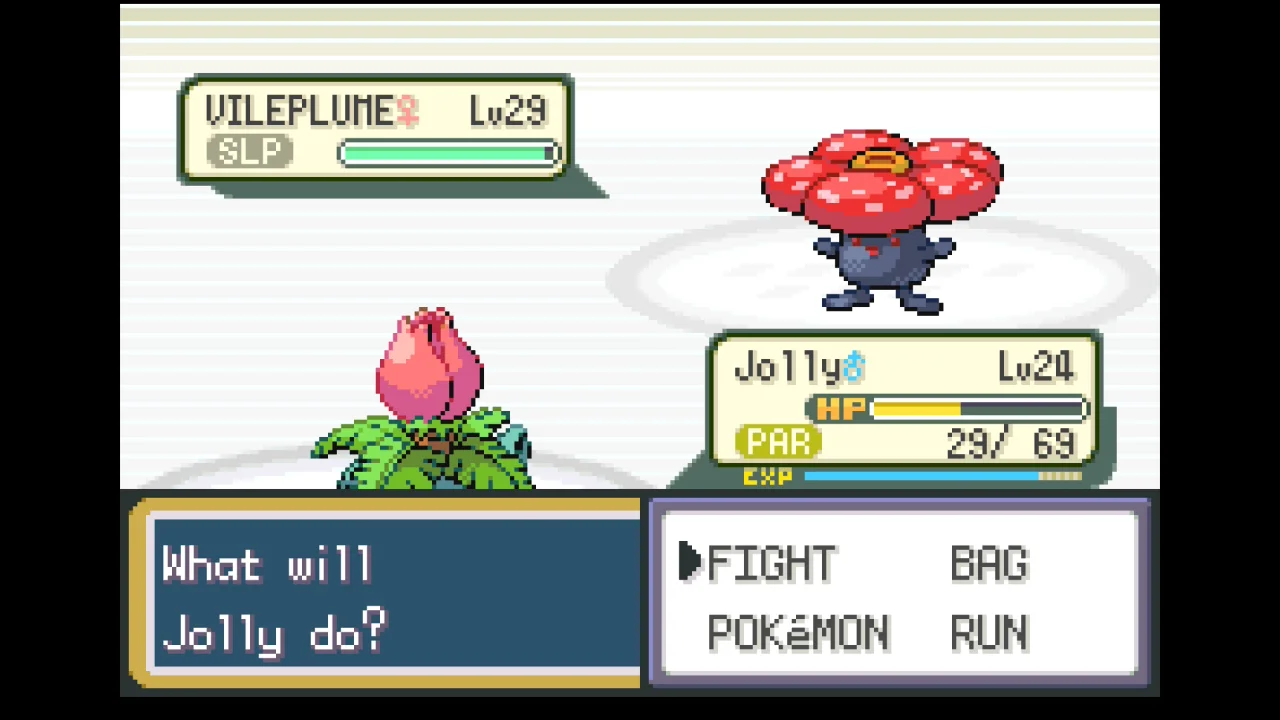Click Vileplume's green HP bar
This screenshot has width=1280, height=720.
(447, 152)
